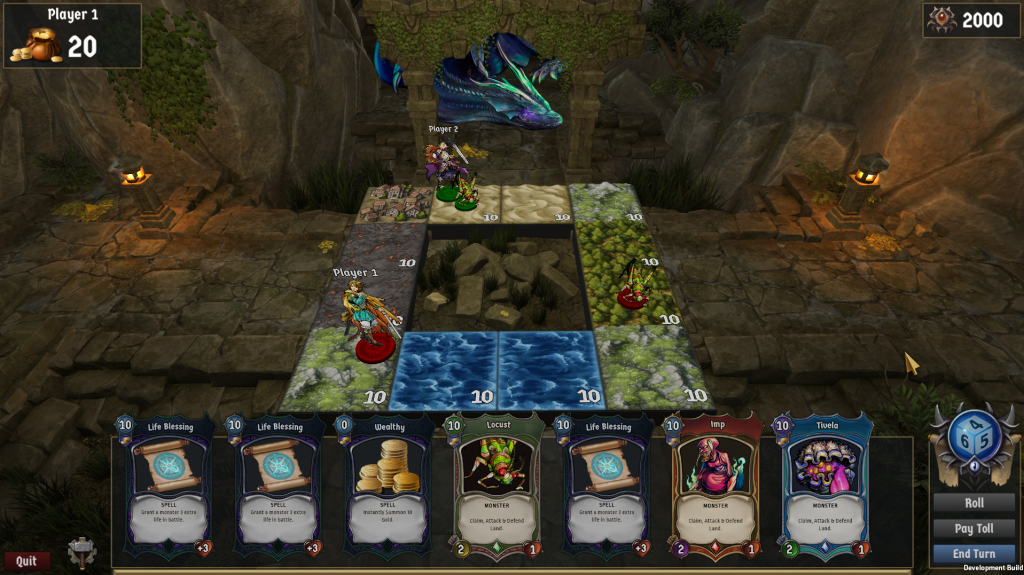Click the Pay Toll button
Screen dimensions: 1024x575
pyautogui.click(x=973, y=528)
